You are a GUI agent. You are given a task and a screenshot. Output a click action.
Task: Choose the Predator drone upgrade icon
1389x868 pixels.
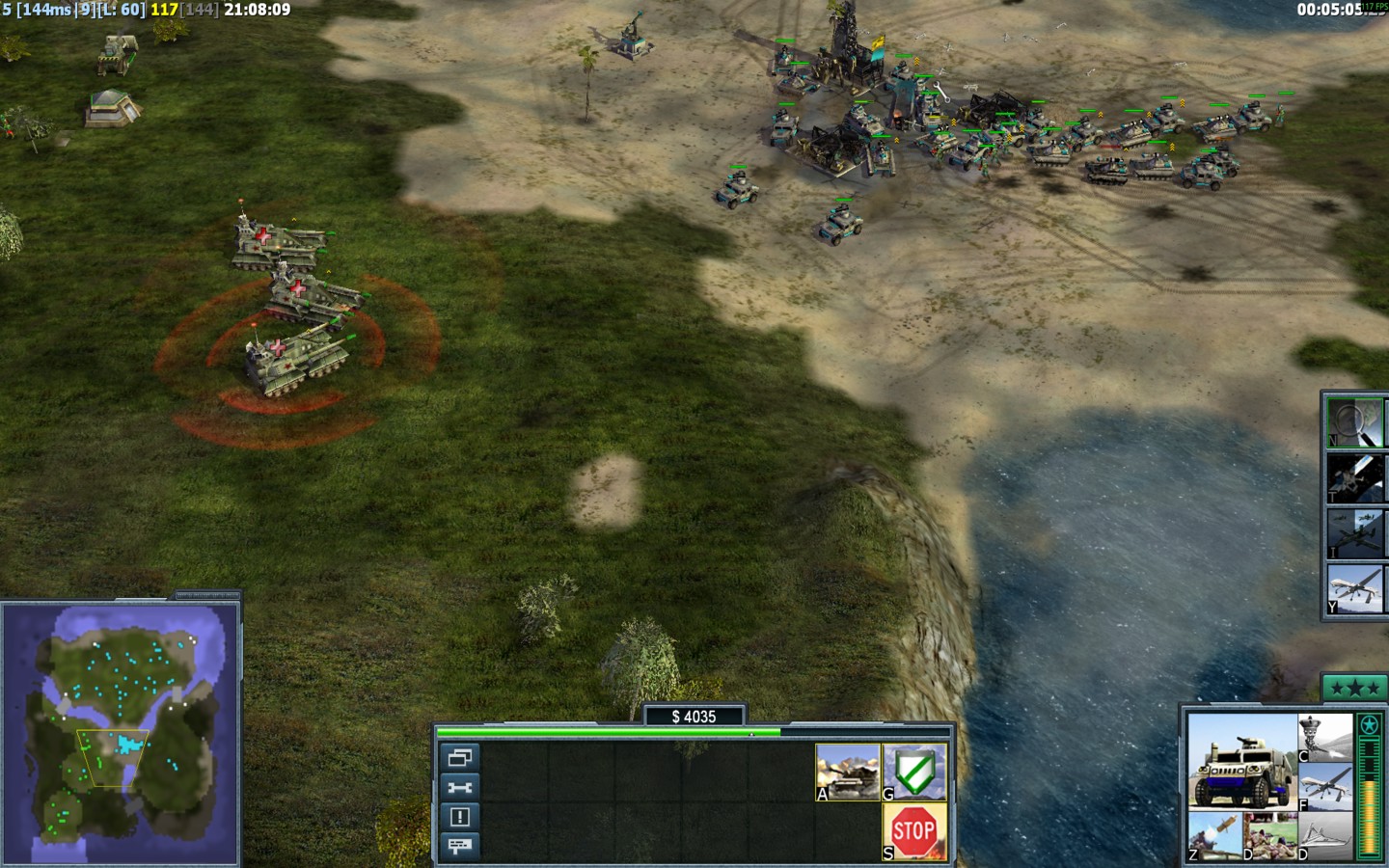pyautogui.click(x=1326, y=786)
